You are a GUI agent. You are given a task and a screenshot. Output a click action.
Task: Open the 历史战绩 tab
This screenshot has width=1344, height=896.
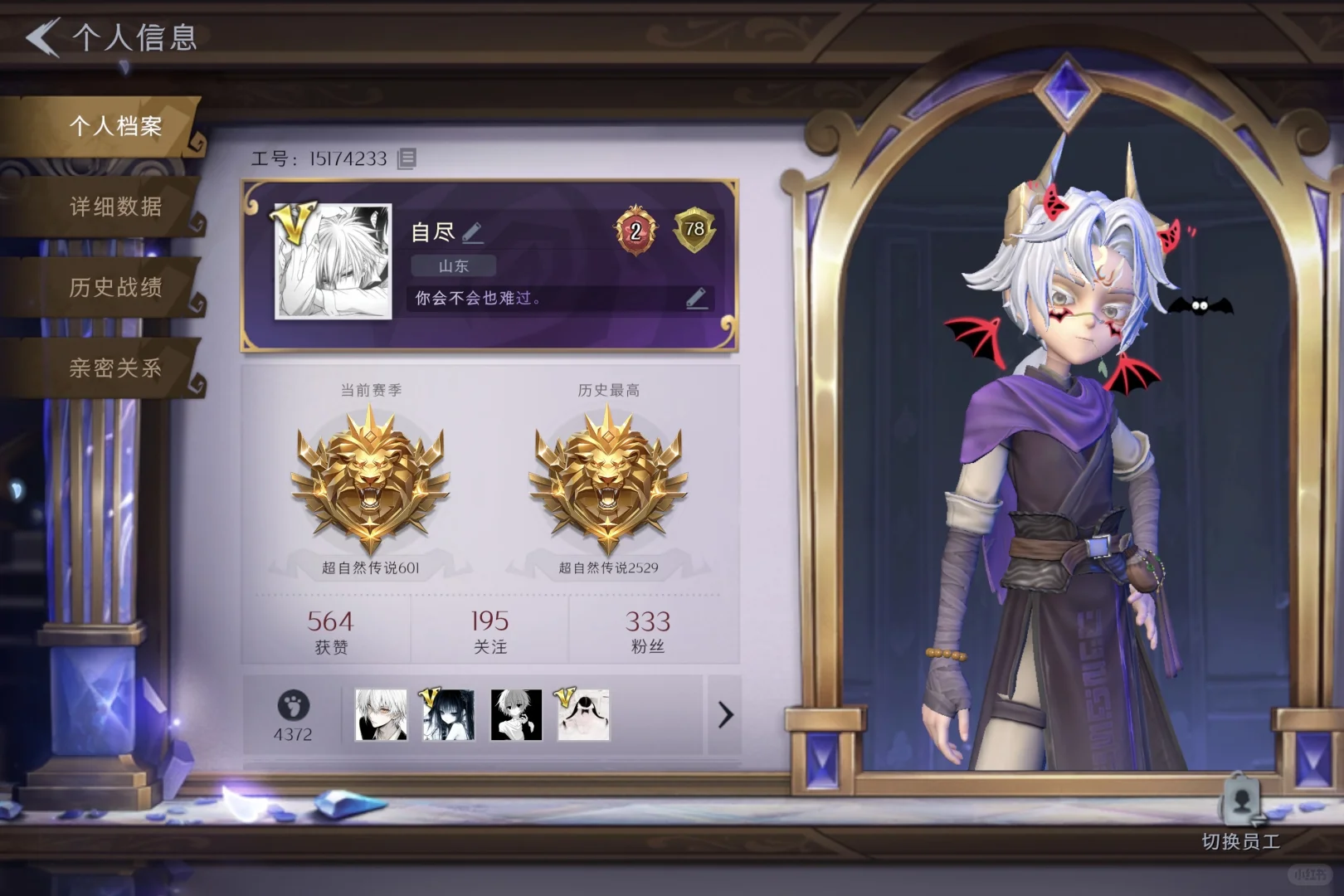[x=116, y=288]
